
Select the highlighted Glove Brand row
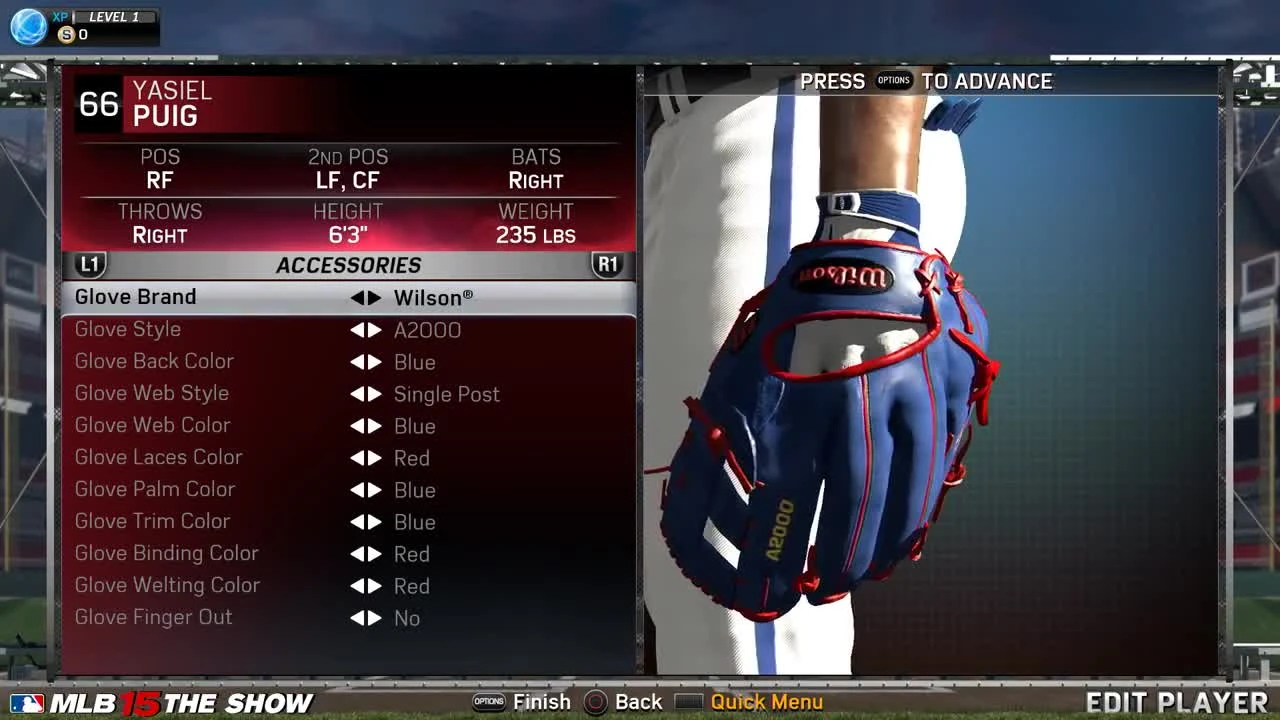pyautogui.click(x=135, y=297)
